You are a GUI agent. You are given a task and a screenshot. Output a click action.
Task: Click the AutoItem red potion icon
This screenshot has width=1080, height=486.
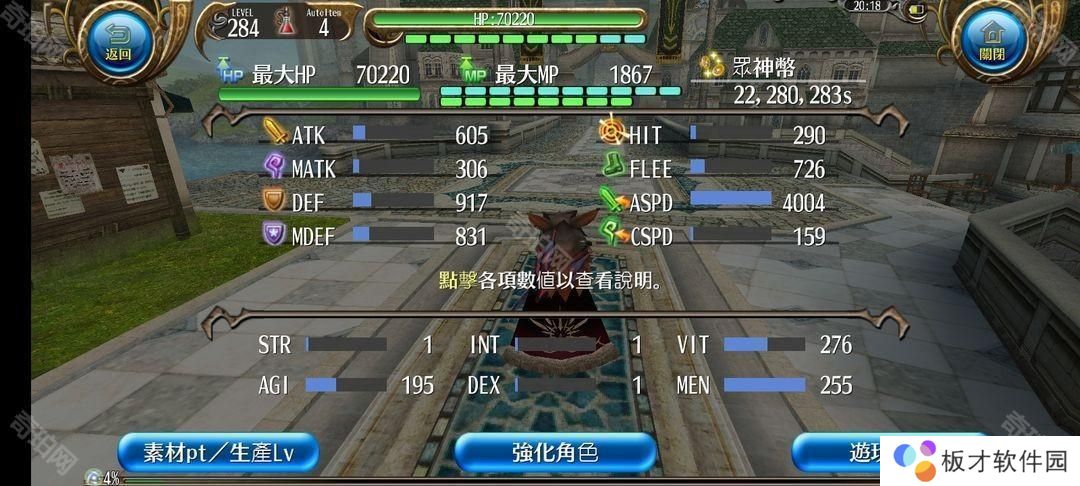click(286, 24)
